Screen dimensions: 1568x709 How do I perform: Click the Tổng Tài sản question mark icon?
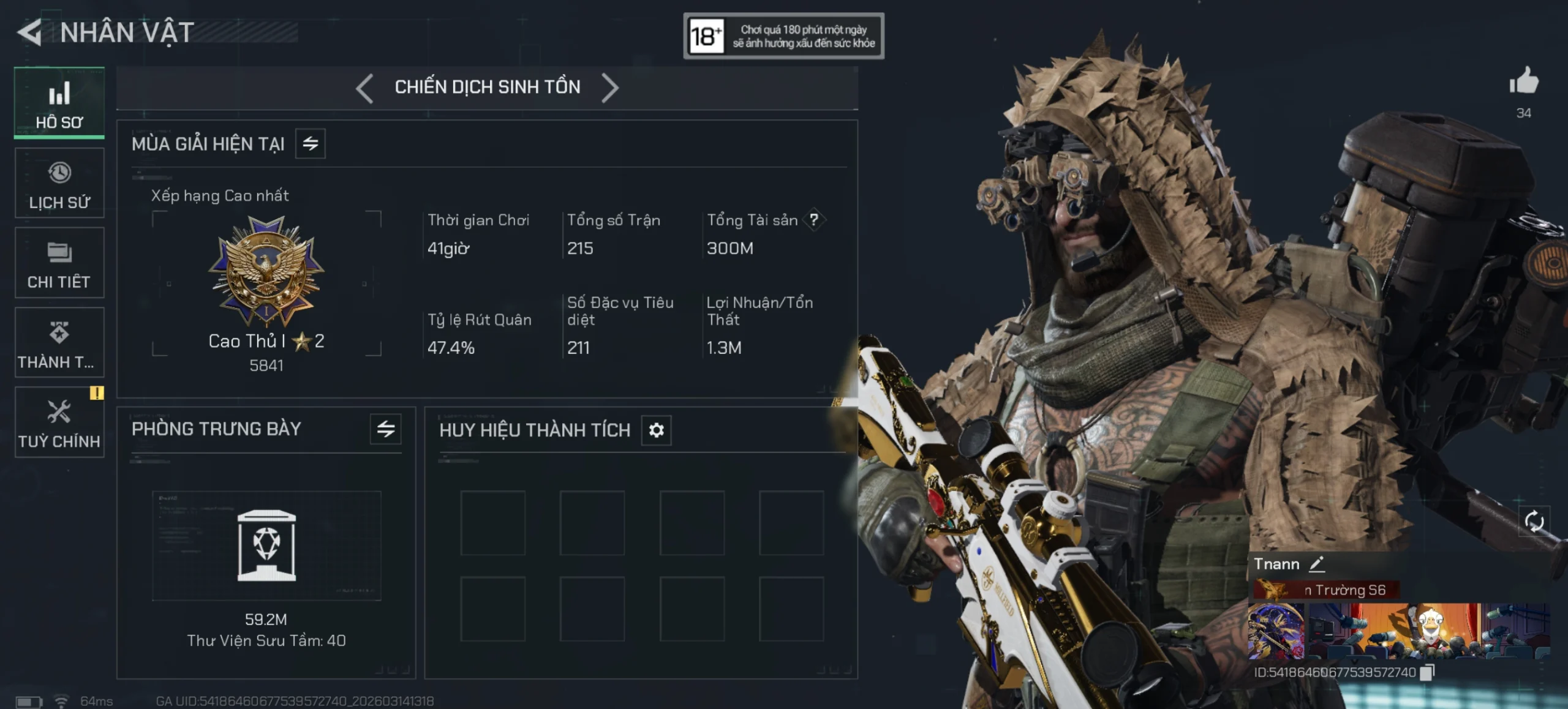coord(814,220)
